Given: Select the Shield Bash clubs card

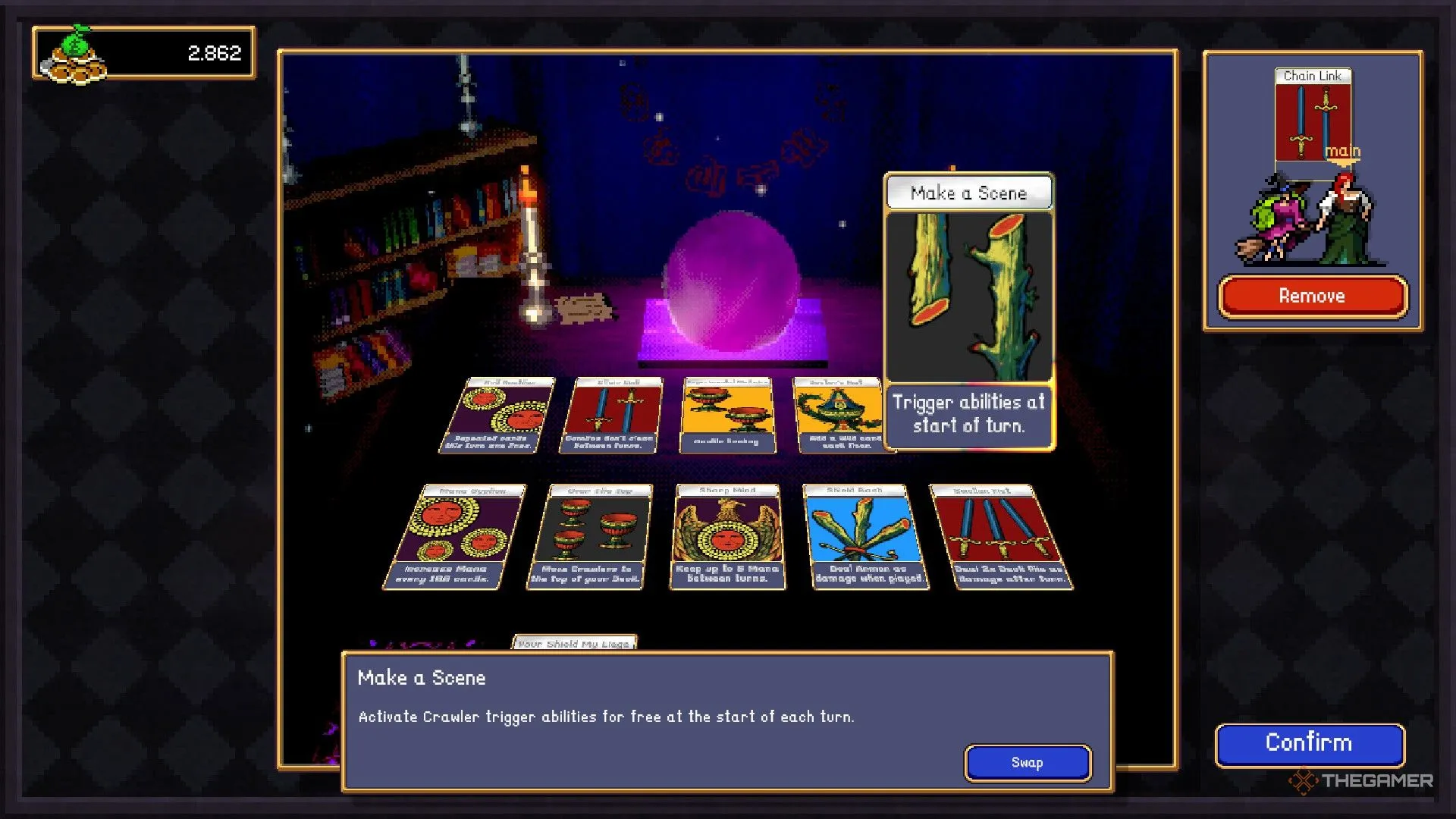Looking at the screenshot, I should tap(864, 536).
